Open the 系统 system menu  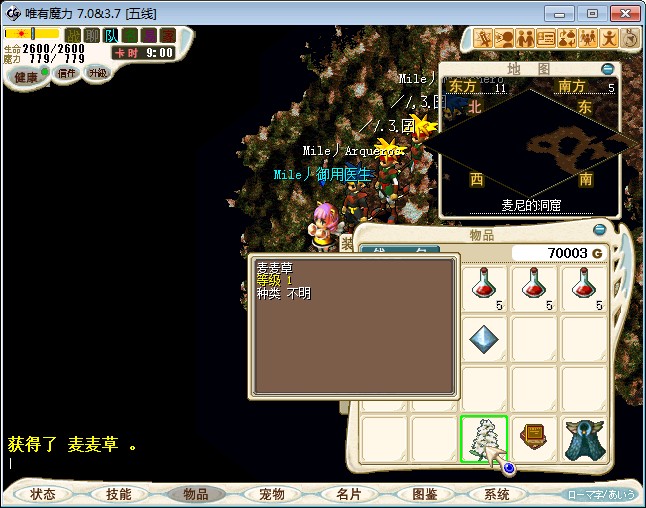click(497, 494)
